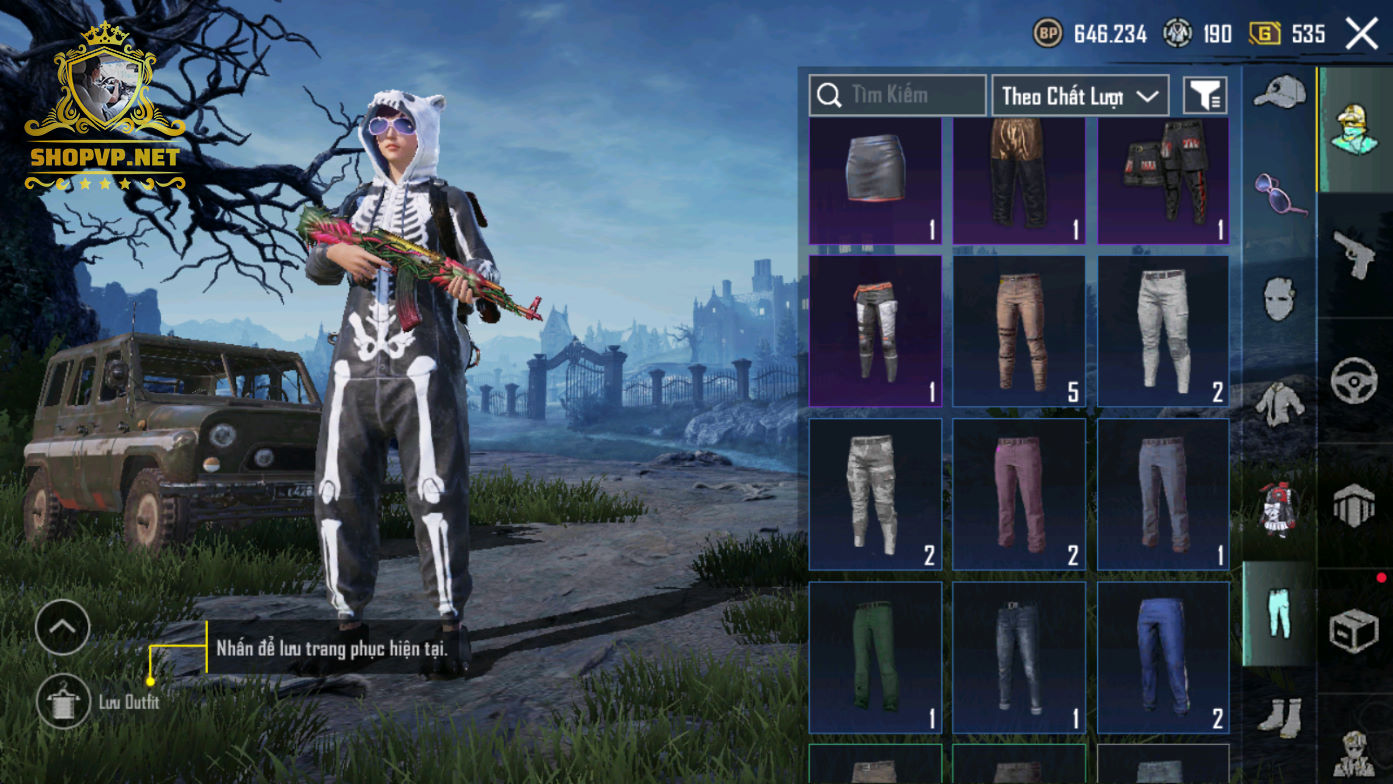Switch to the shoes category tab
1393x784 pixels.
pyautogui.click(x=1279, y=716)
